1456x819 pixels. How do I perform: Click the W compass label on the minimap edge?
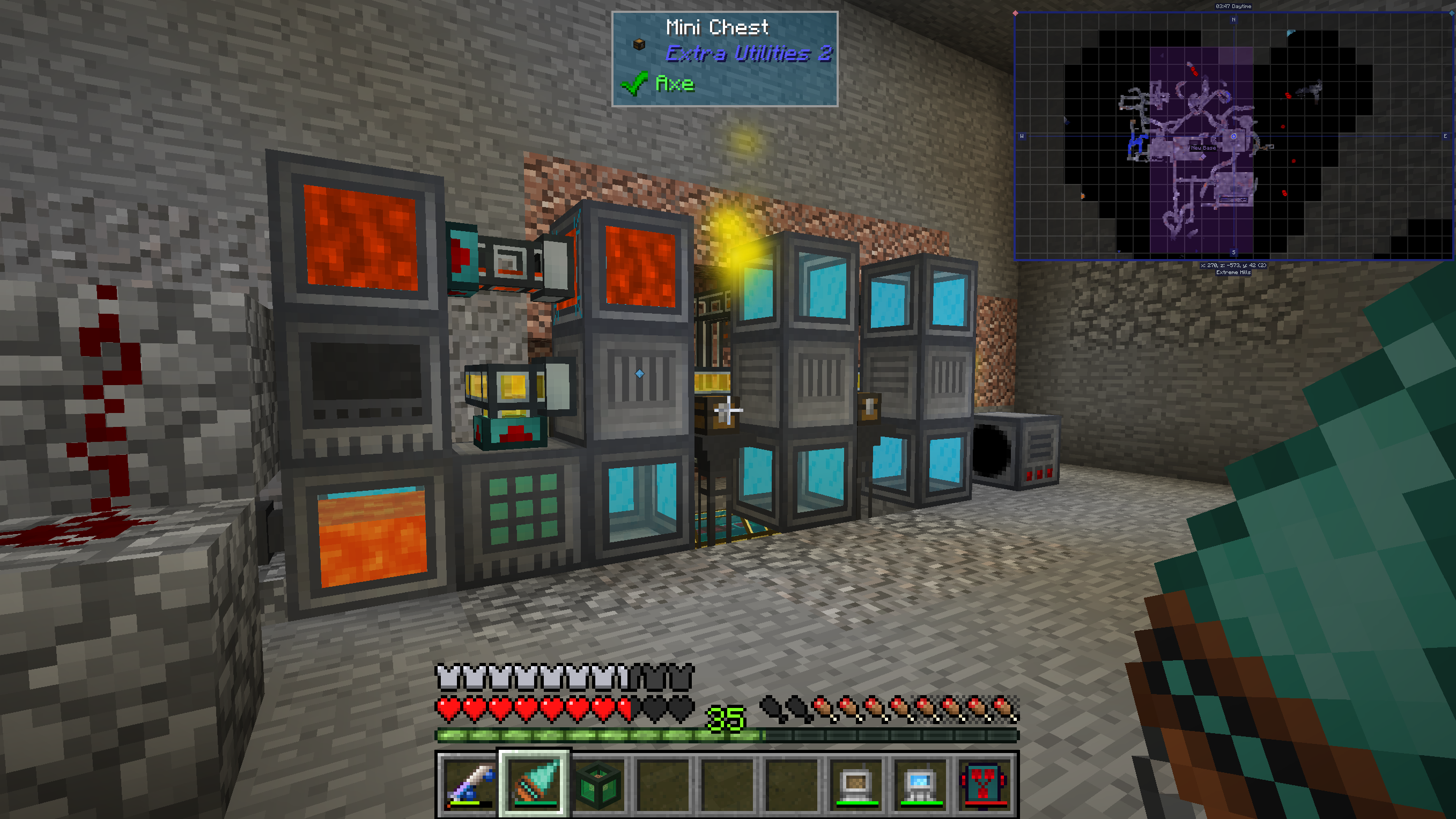1022,136
